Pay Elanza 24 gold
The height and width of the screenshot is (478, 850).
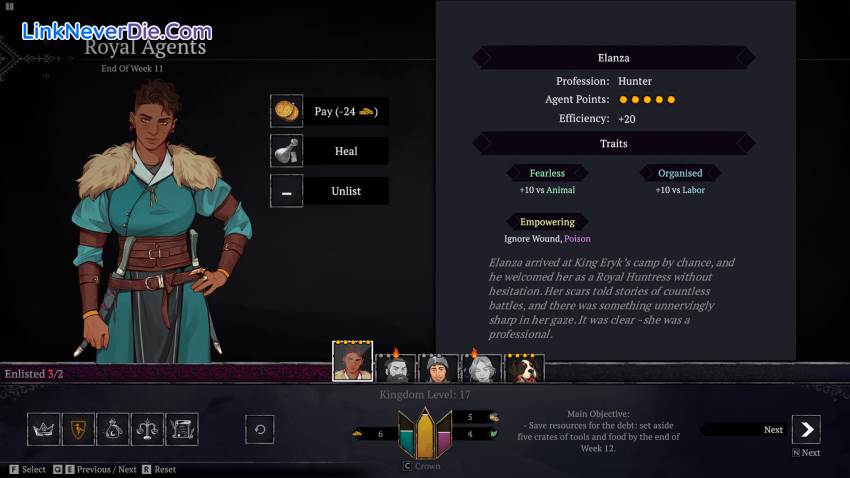[329, 111]
